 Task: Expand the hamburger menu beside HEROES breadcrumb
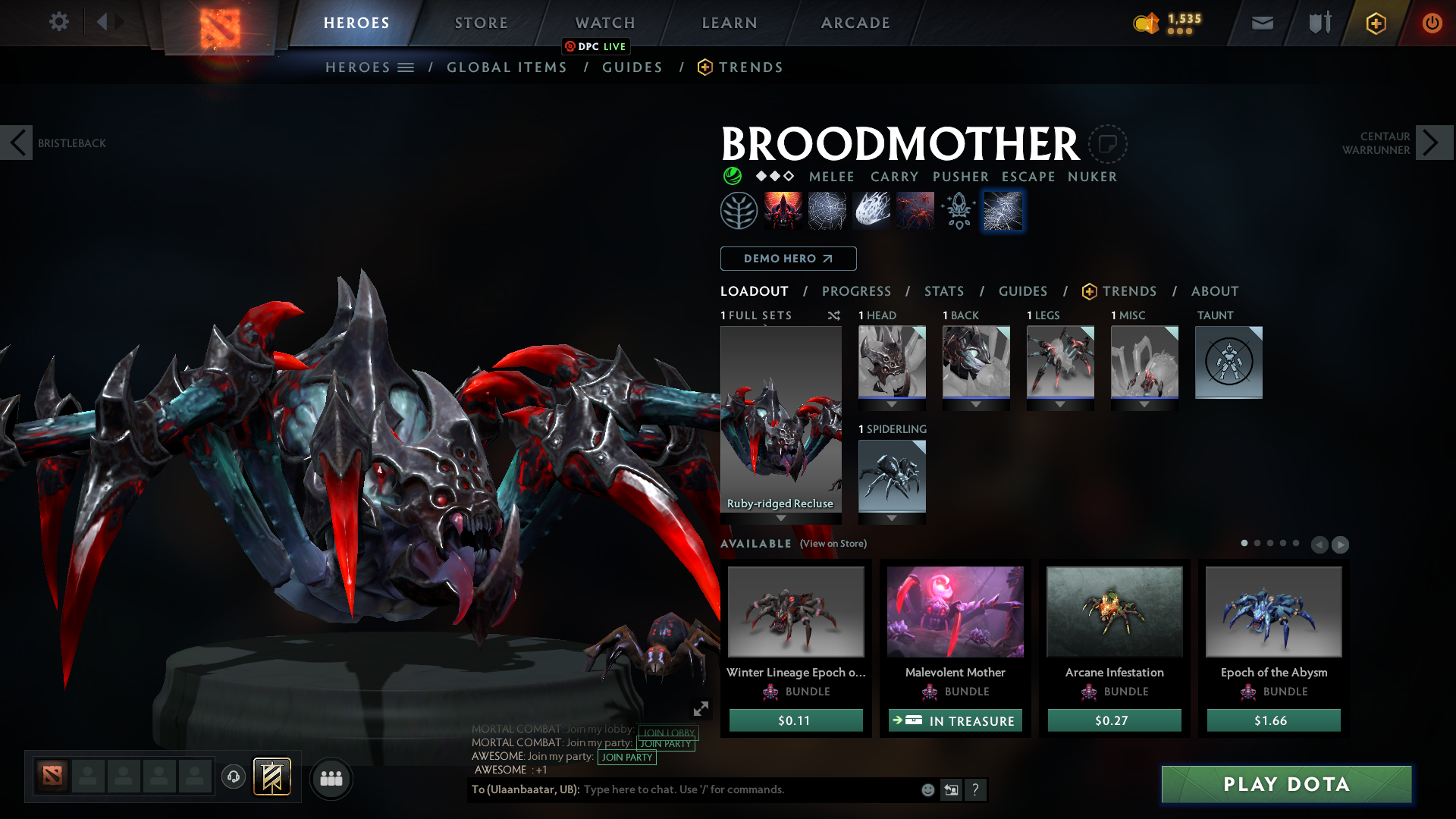click(x=406, y=67)
